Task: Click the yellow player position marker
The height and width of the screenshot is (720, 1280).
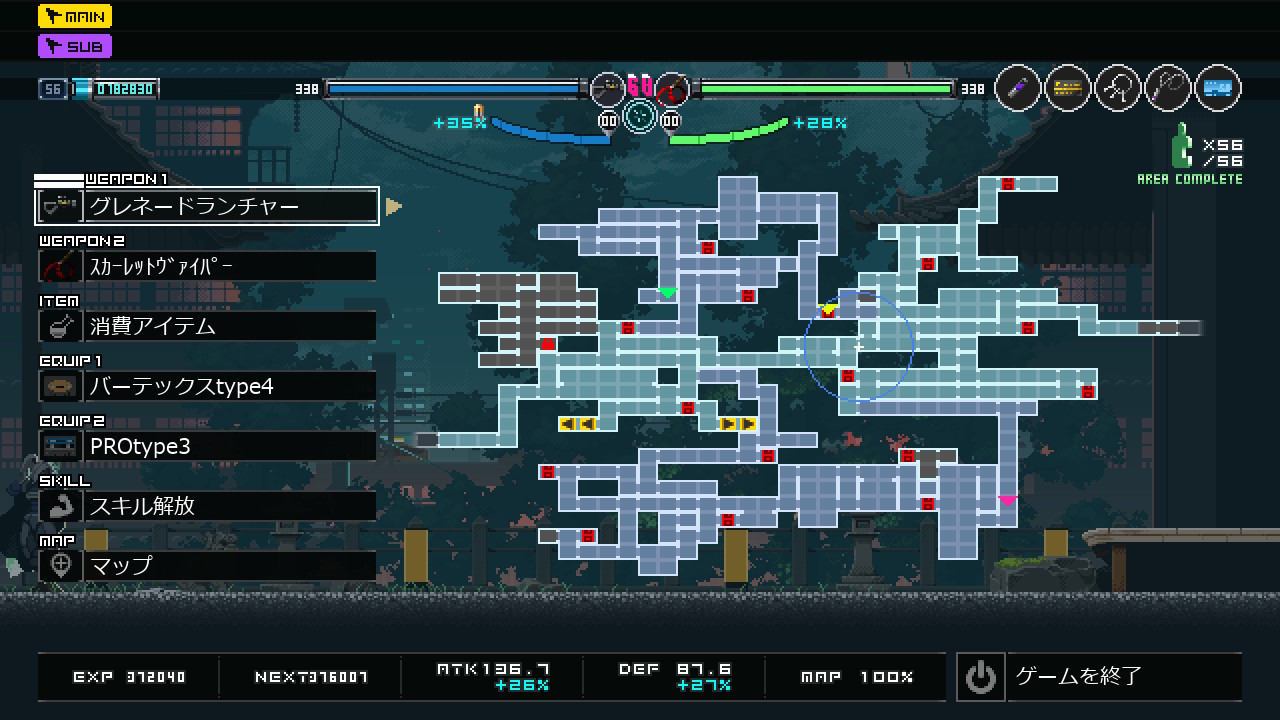Action: (827, 310)
